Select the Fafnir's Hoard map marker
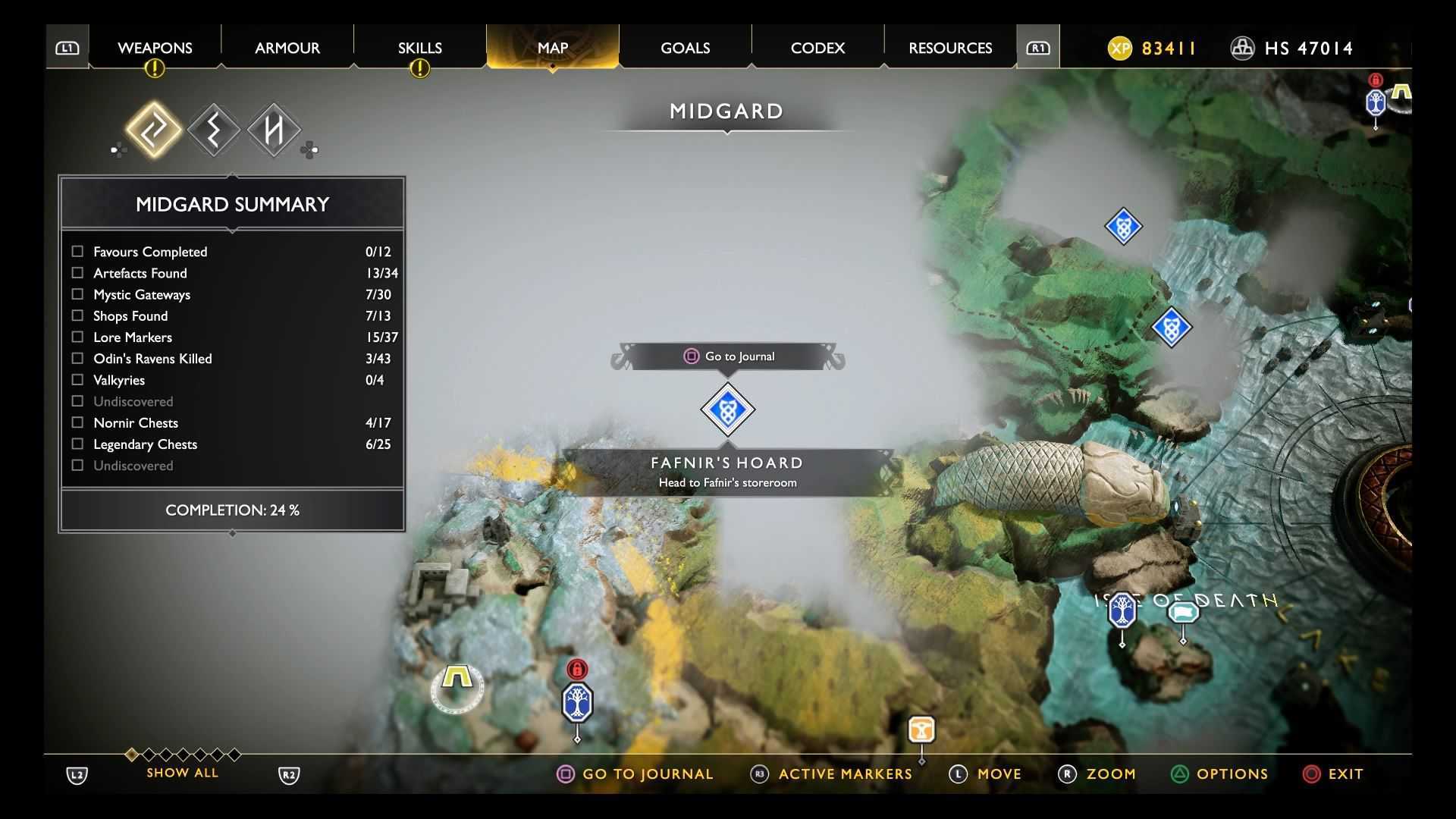This screenshot has height=819, width=1456. coord(727,409)
